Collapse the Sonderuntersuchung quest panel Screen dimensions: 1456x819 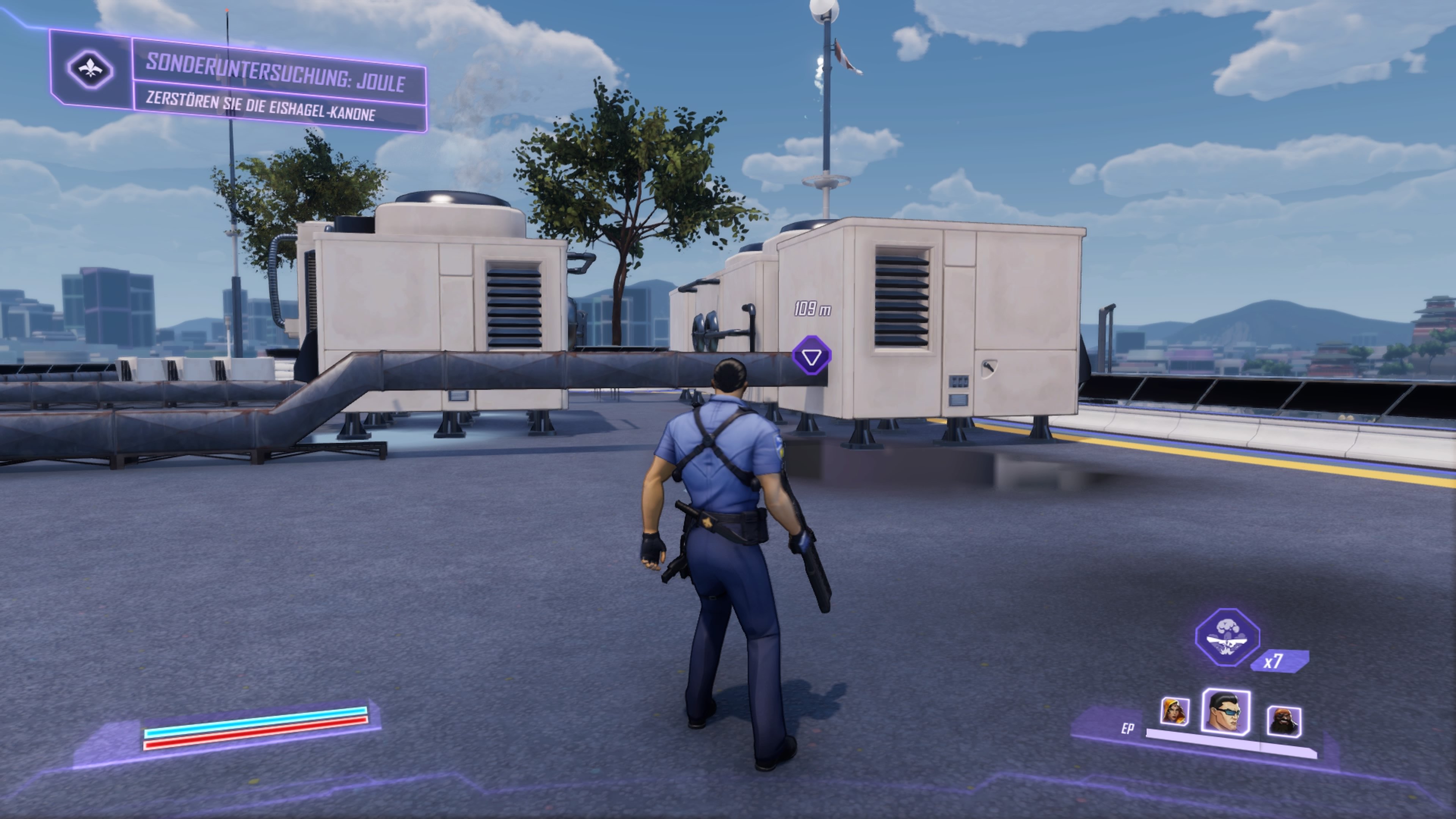click(x=237, y=79)
